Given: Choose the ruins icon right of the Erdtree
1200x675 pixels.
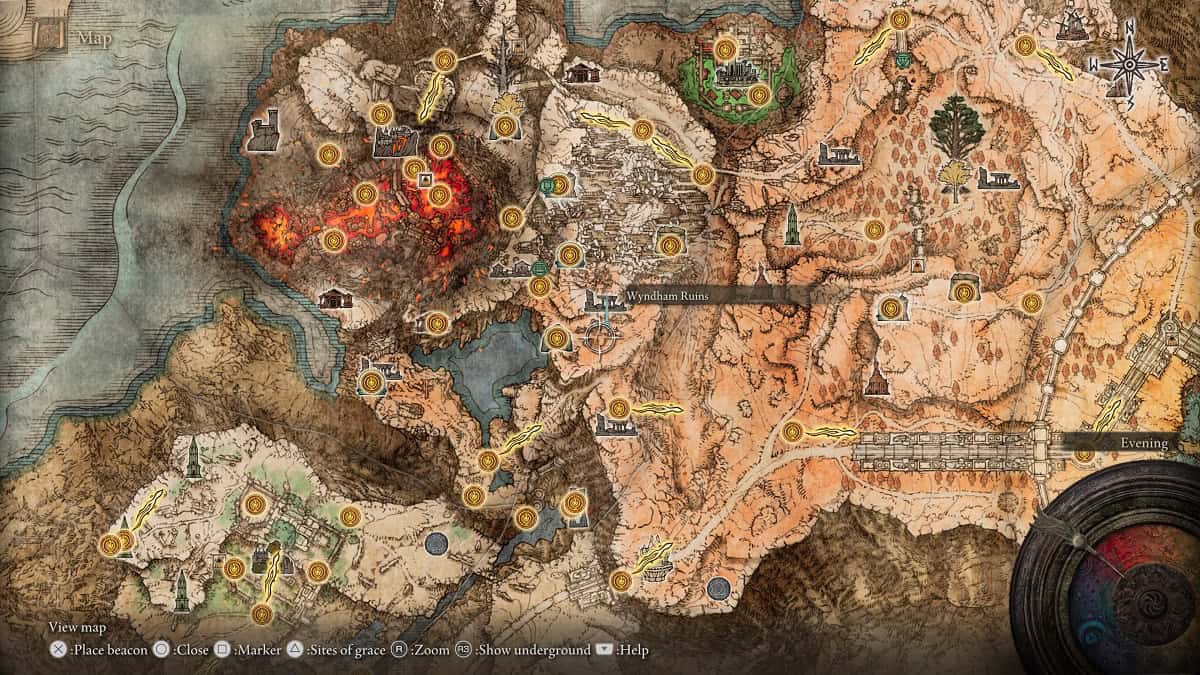Looking at the screenshot, I should pyautogui.click(x=997, y=179).
